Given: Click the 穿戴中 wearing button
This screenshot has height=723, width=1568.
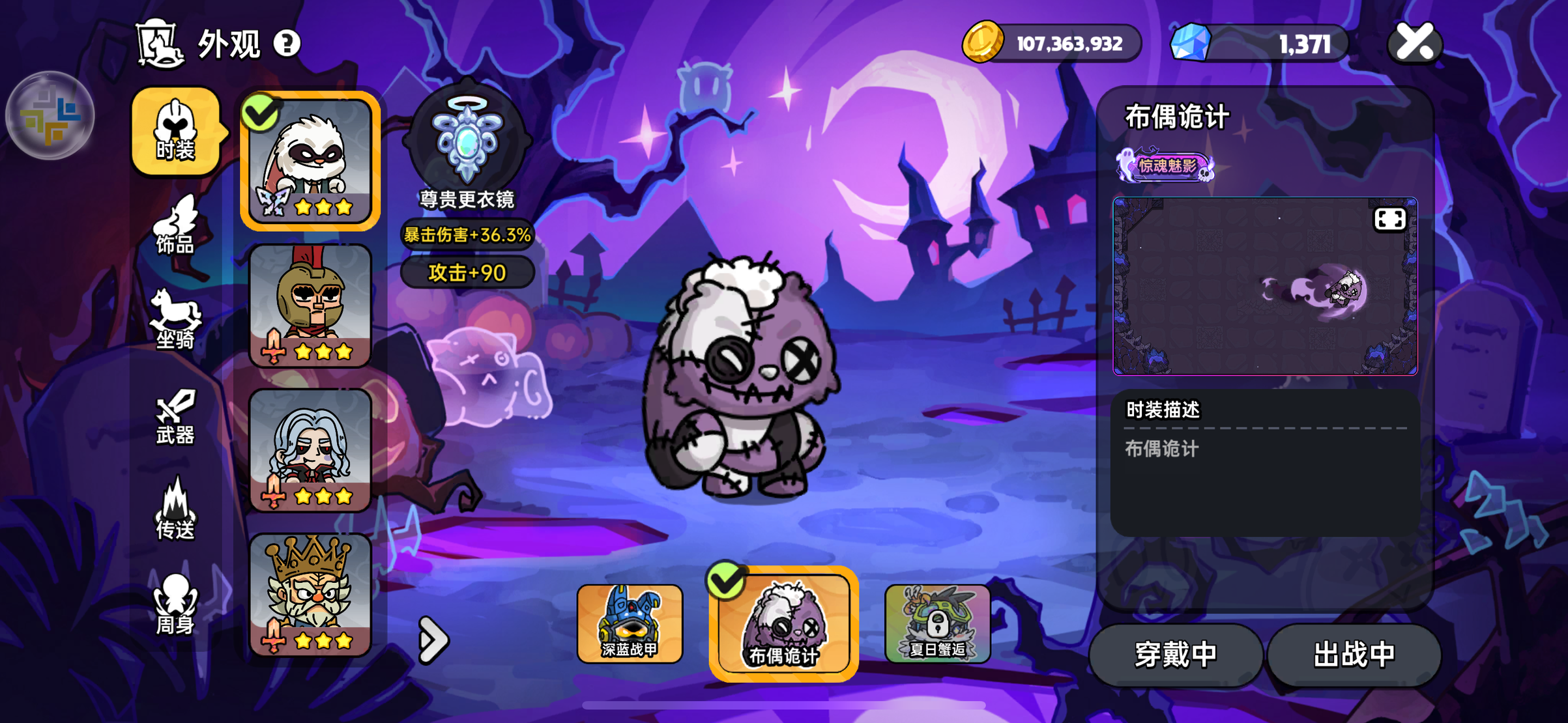Looking at the screenshot, I should tap(1175, 655).
